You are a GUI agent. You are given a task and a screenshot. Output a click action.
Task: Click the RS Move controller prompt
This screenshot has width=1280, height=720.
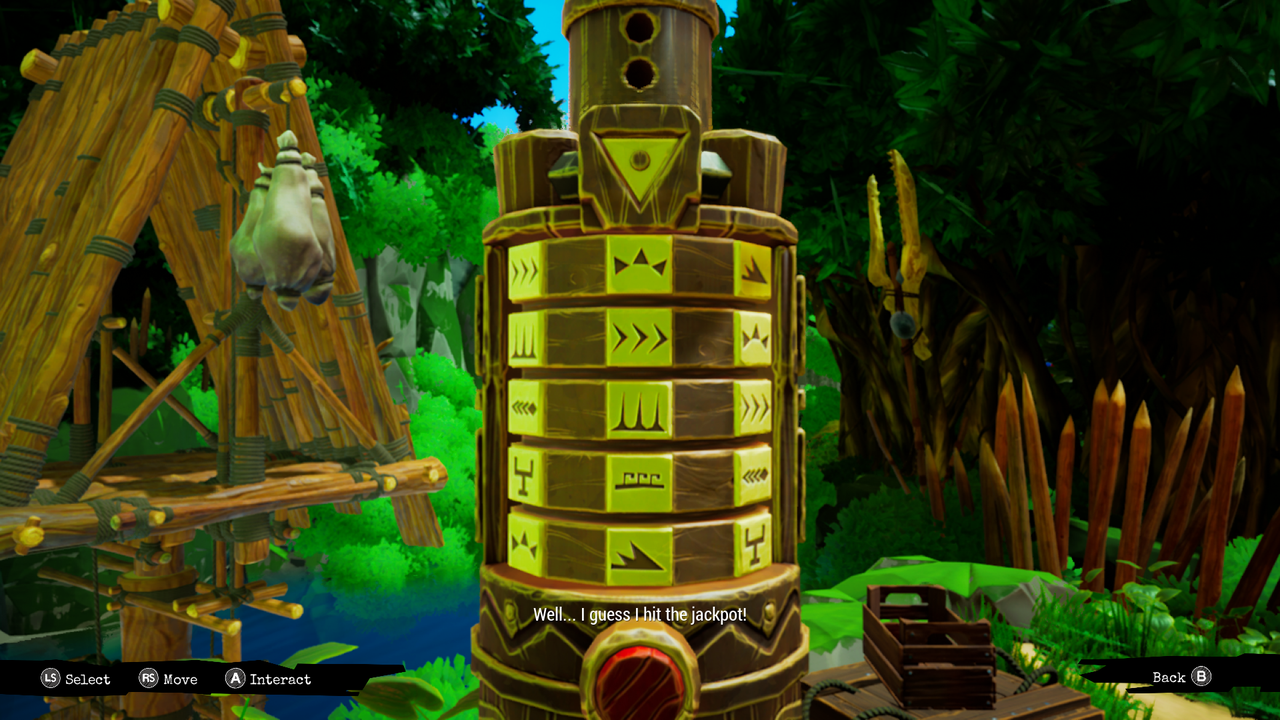pyautogui.click(x=169, y=679)
